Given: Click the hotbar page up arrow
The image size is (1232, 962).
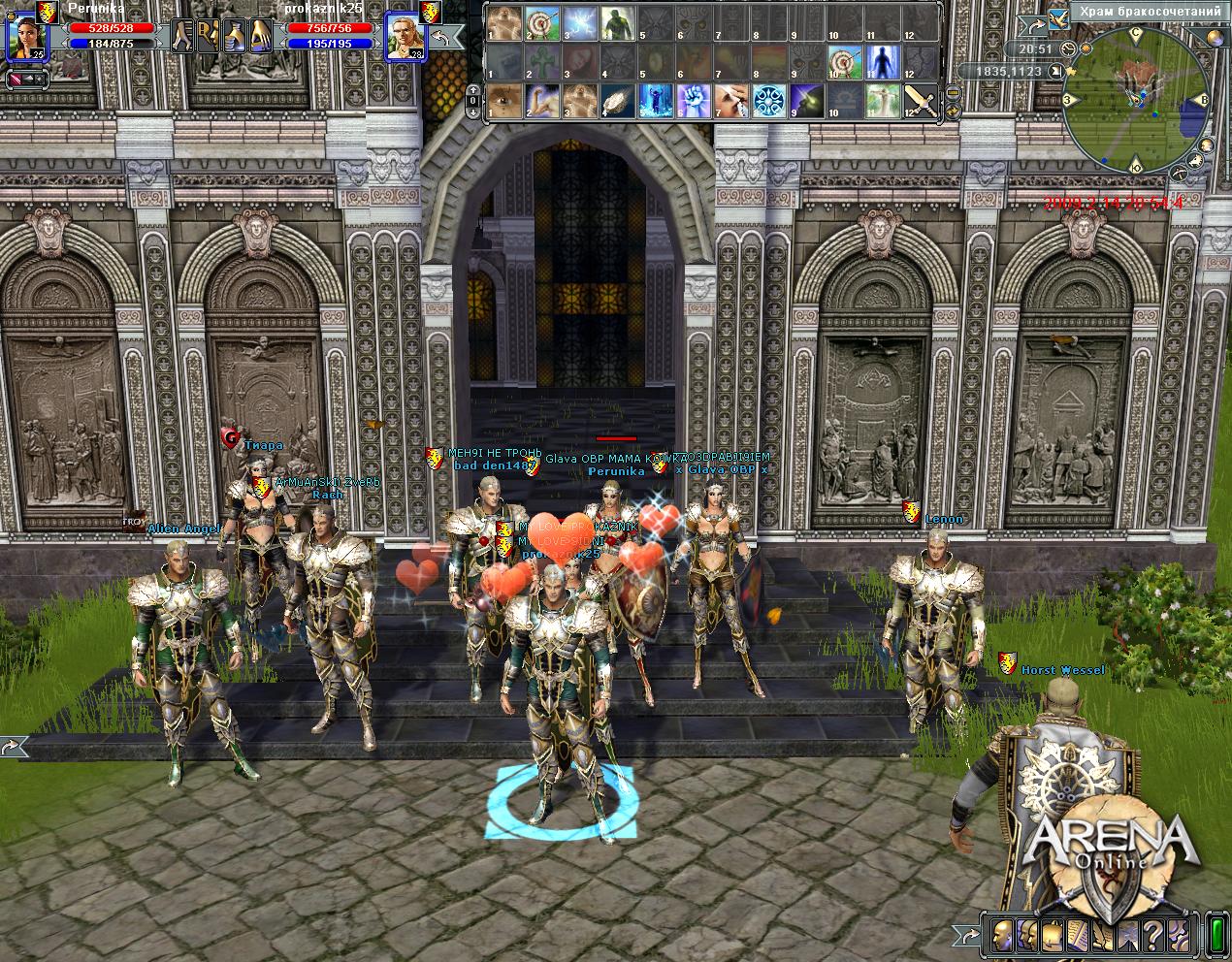Looking at the screenshot, I should 472,89.
